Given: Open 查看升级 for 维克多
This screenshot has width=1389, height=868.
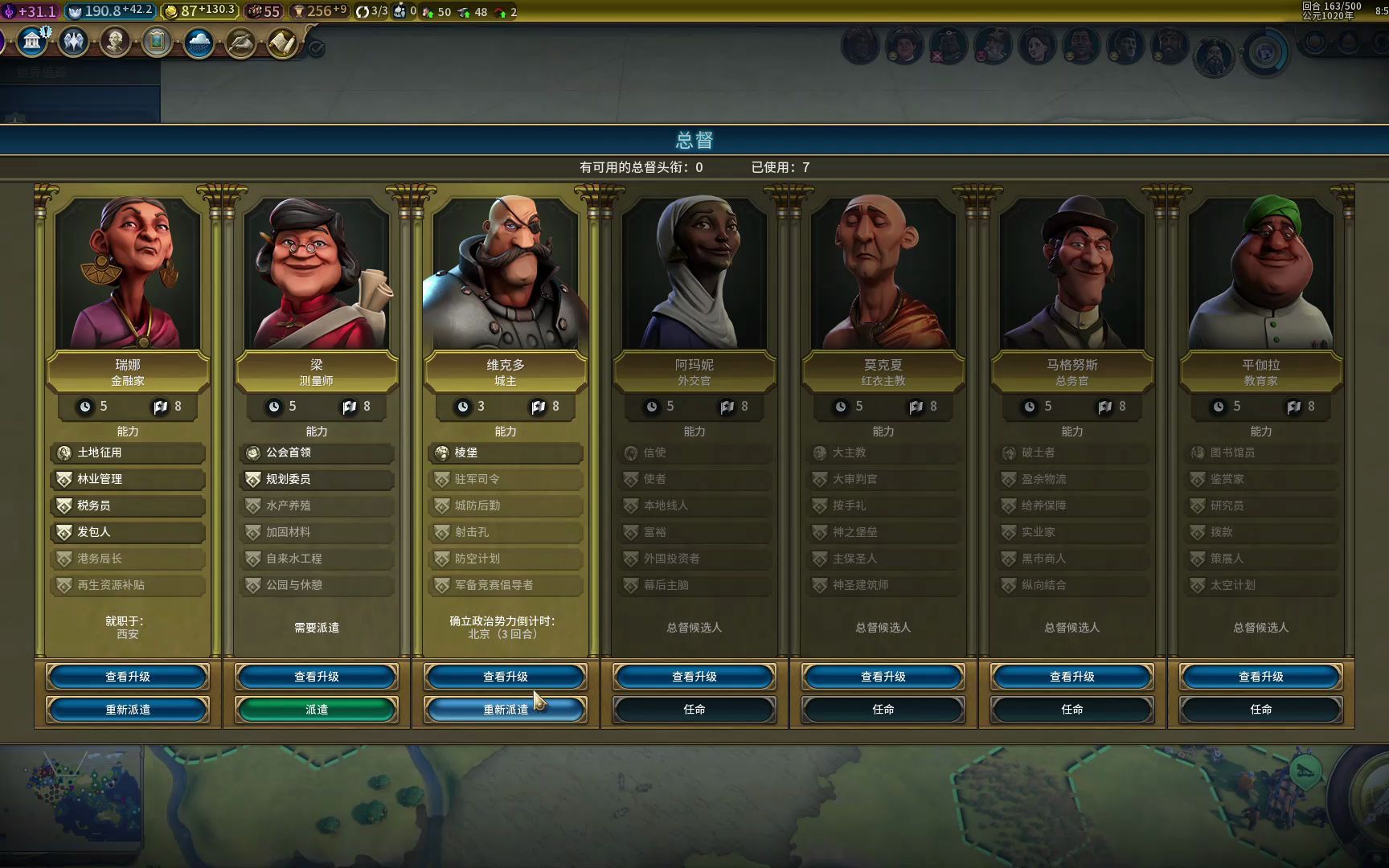Looking at the screenshot, I should 506,677.
